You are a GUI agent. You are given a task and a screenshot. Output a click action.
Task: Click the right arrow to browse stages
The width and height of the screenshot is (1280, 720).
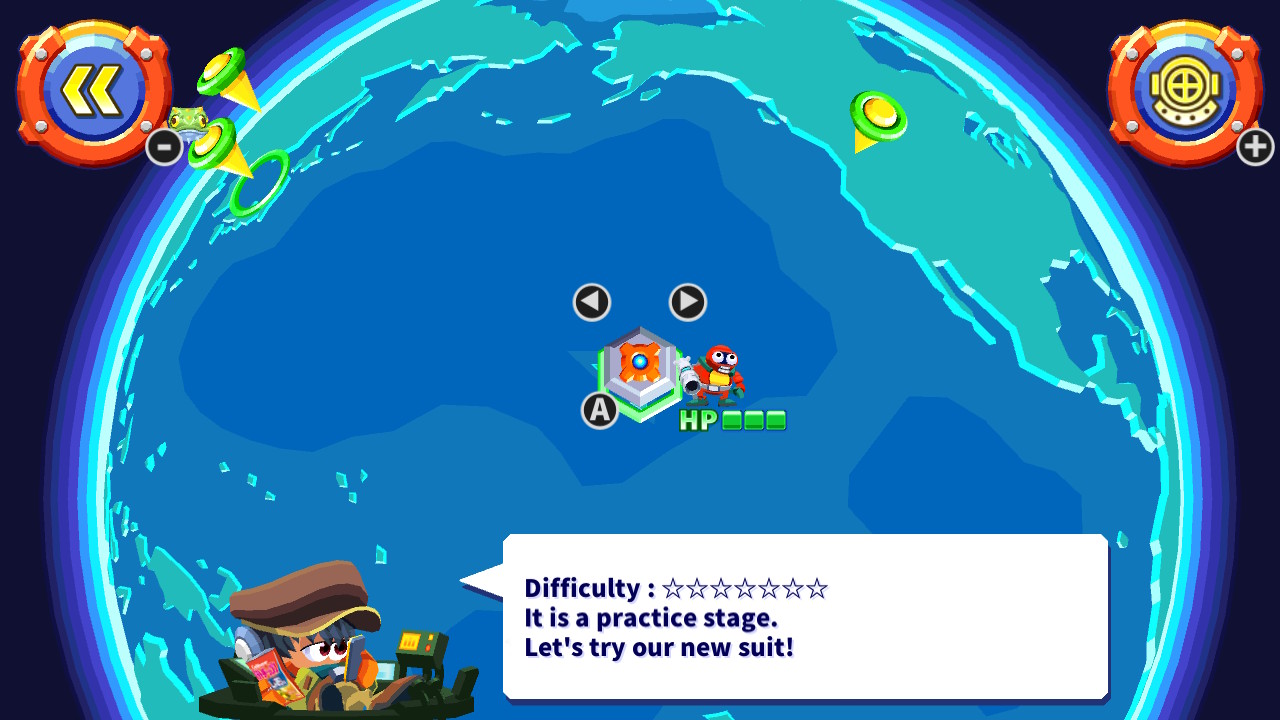686,302
